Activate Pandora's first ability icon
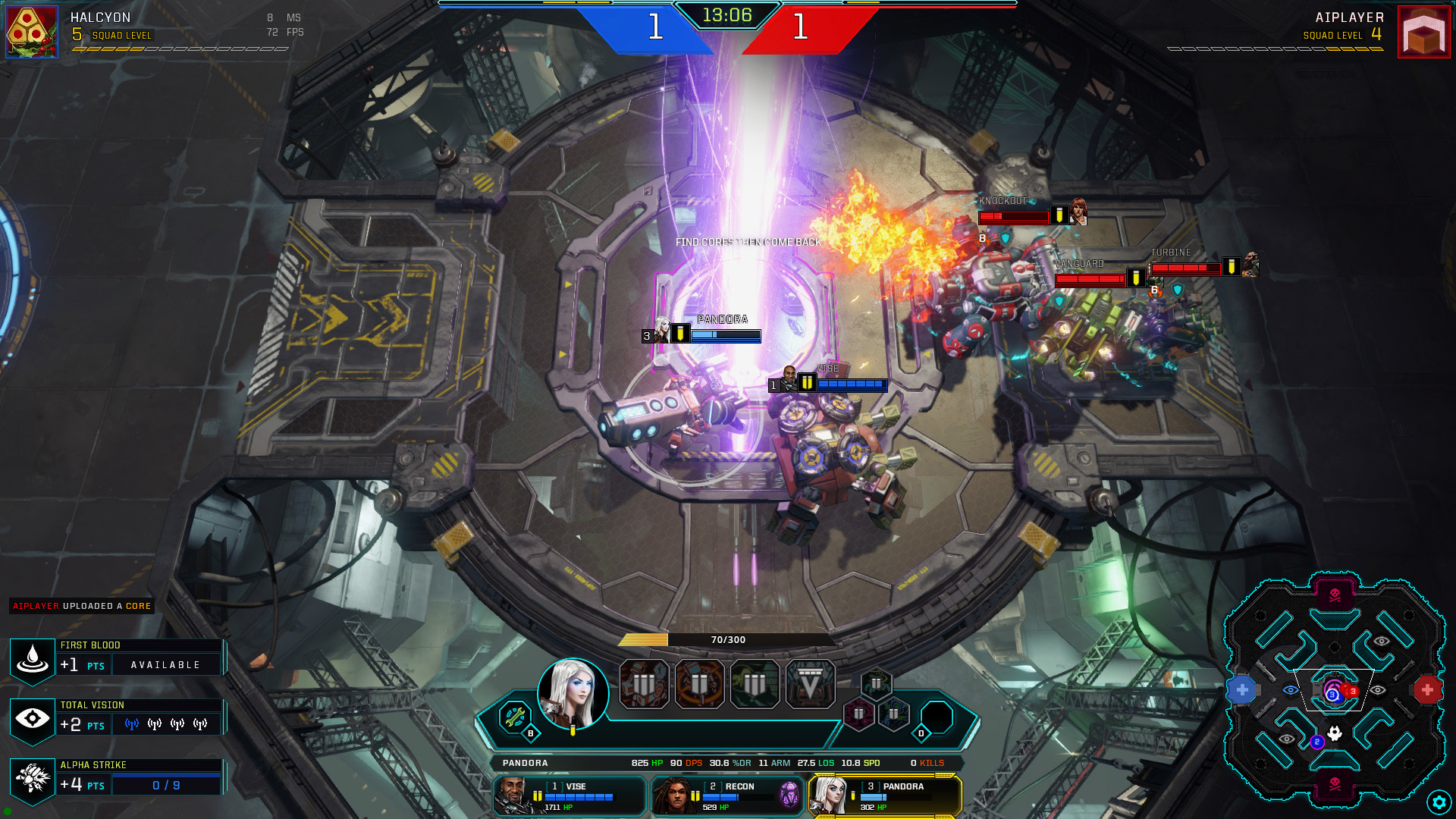The height and width of the screenshot is (819, 1456). [x=644, y=683]
